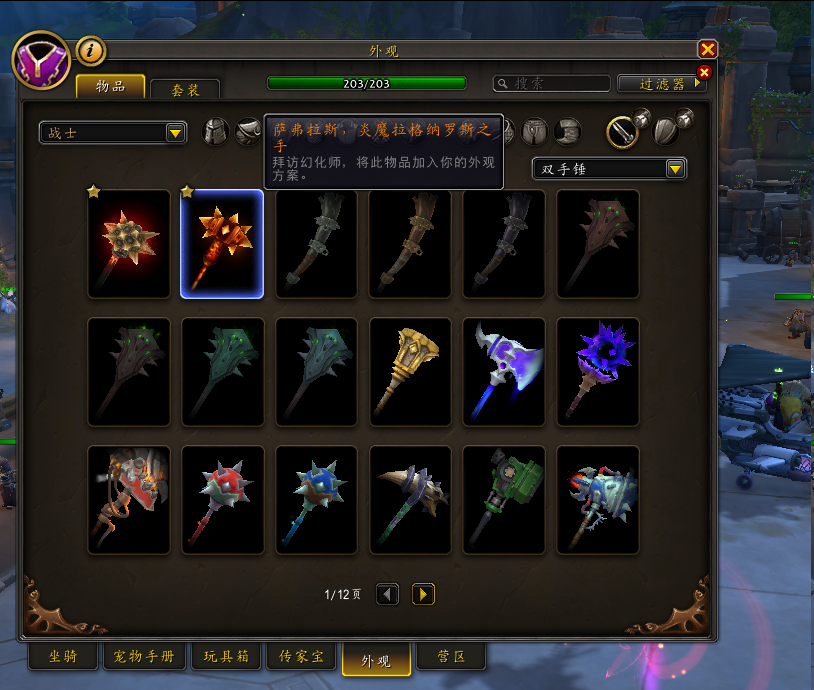
Task: Click the 搜索 search box
Action: (x=552, y=84)
